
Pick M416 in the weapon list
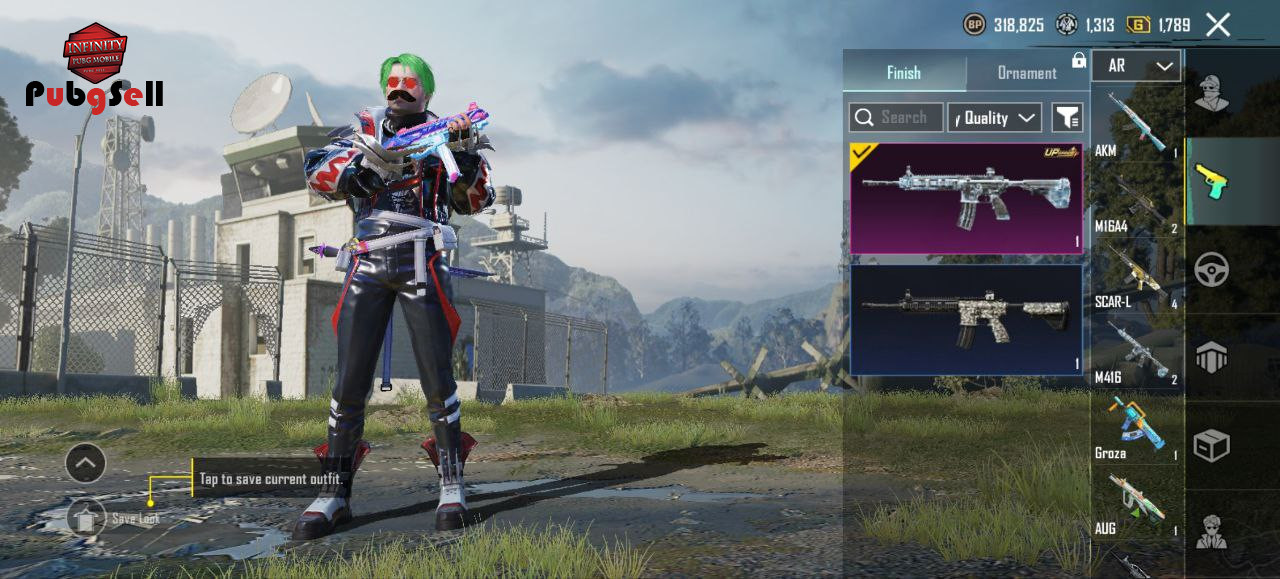[1136, 351]
